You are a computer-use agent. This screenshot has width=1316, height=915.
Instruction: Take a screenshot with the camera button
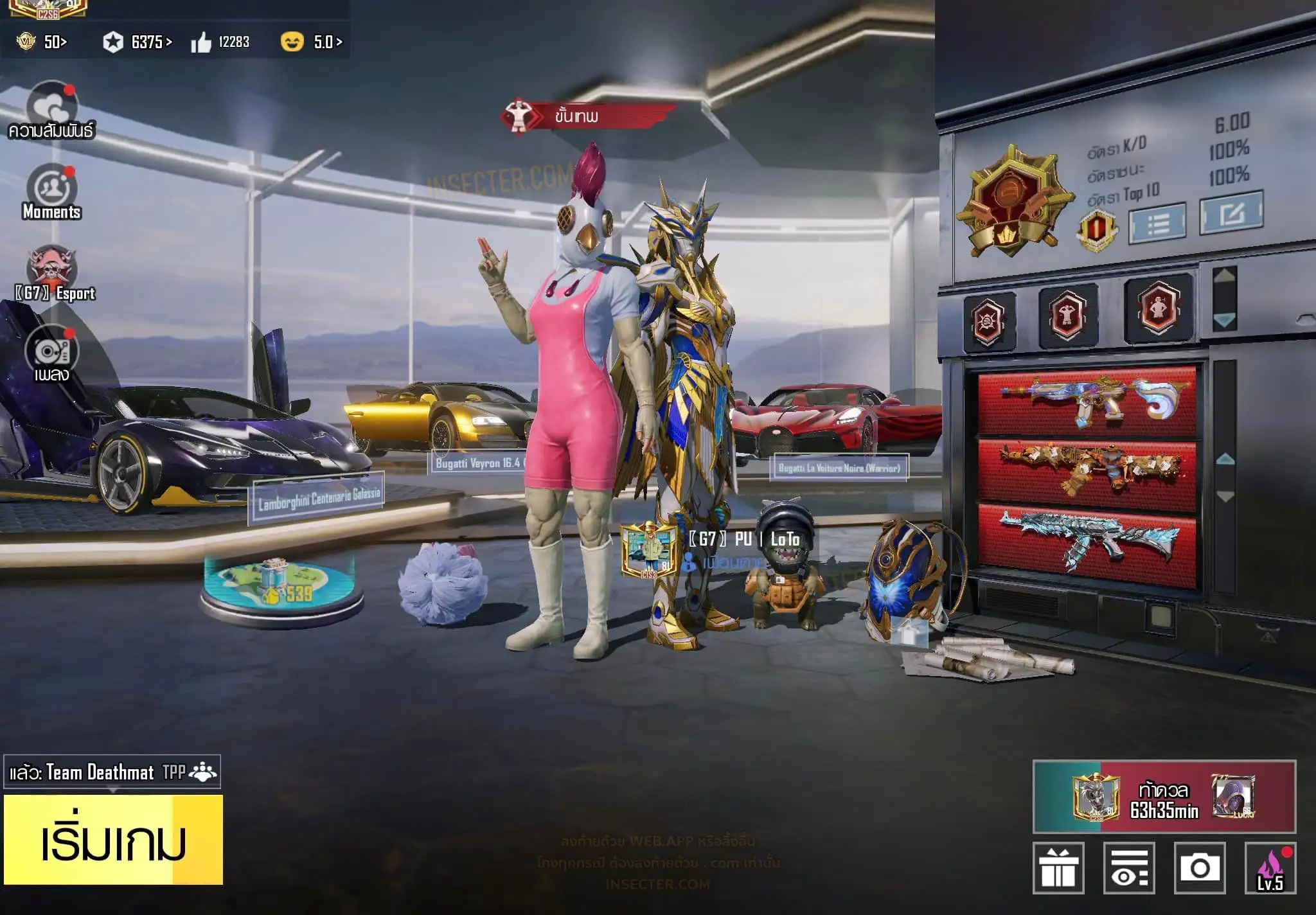tap(1199, 868)
